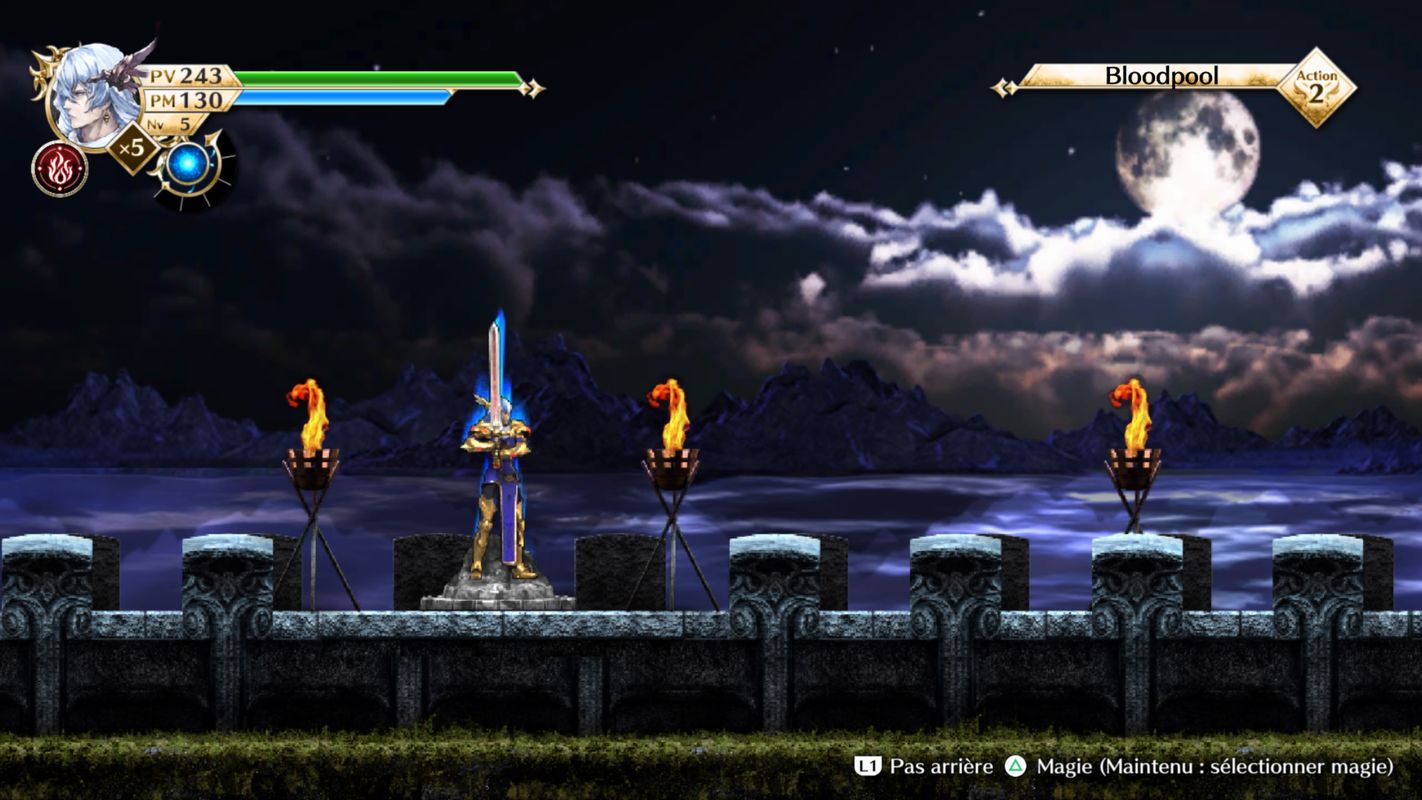Select the red flame ability icon
1422x800 pixels.
59,168
